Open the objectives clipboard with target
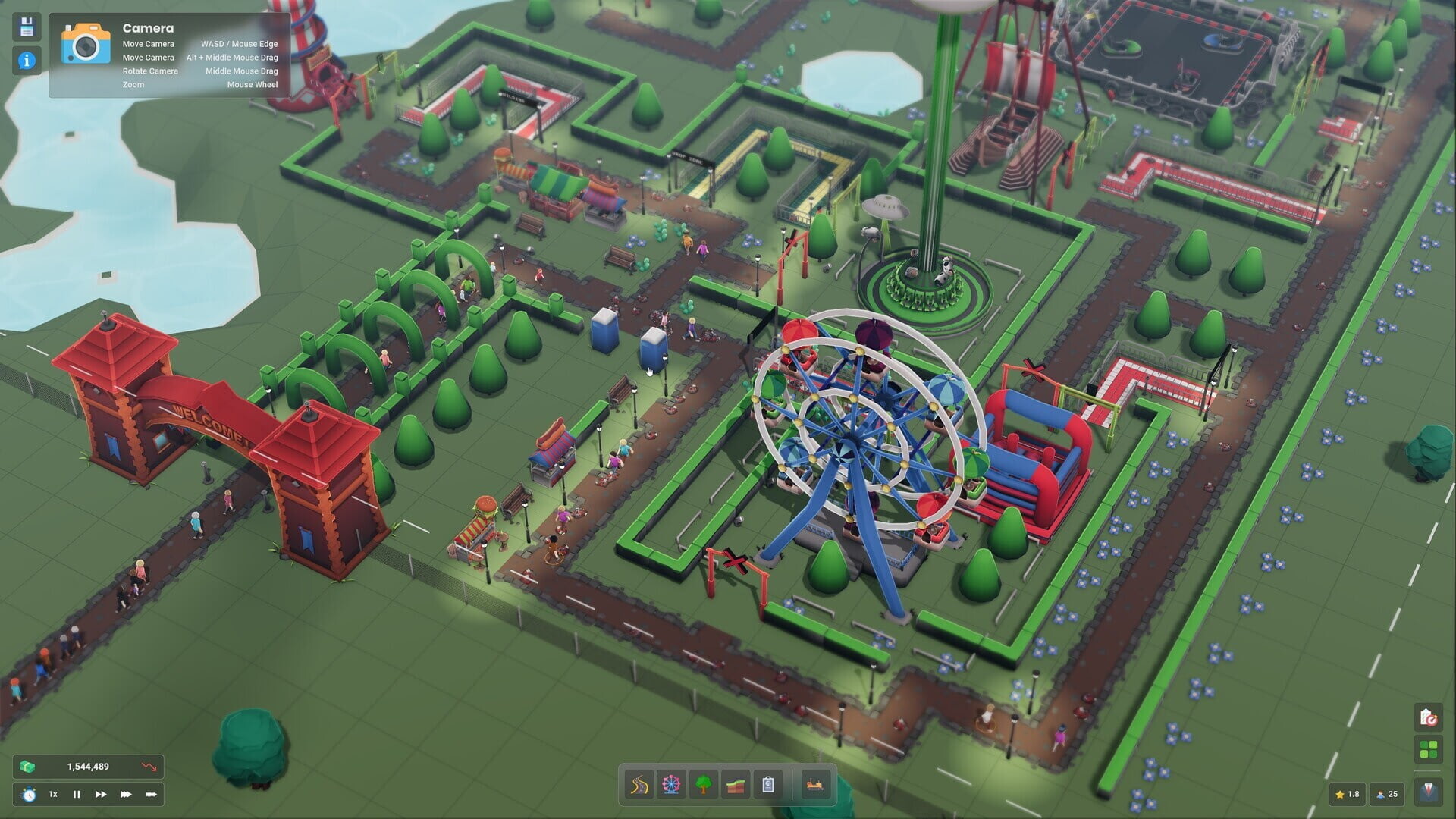This screenshot has width=1456, height=819. tap(1428, 717)
